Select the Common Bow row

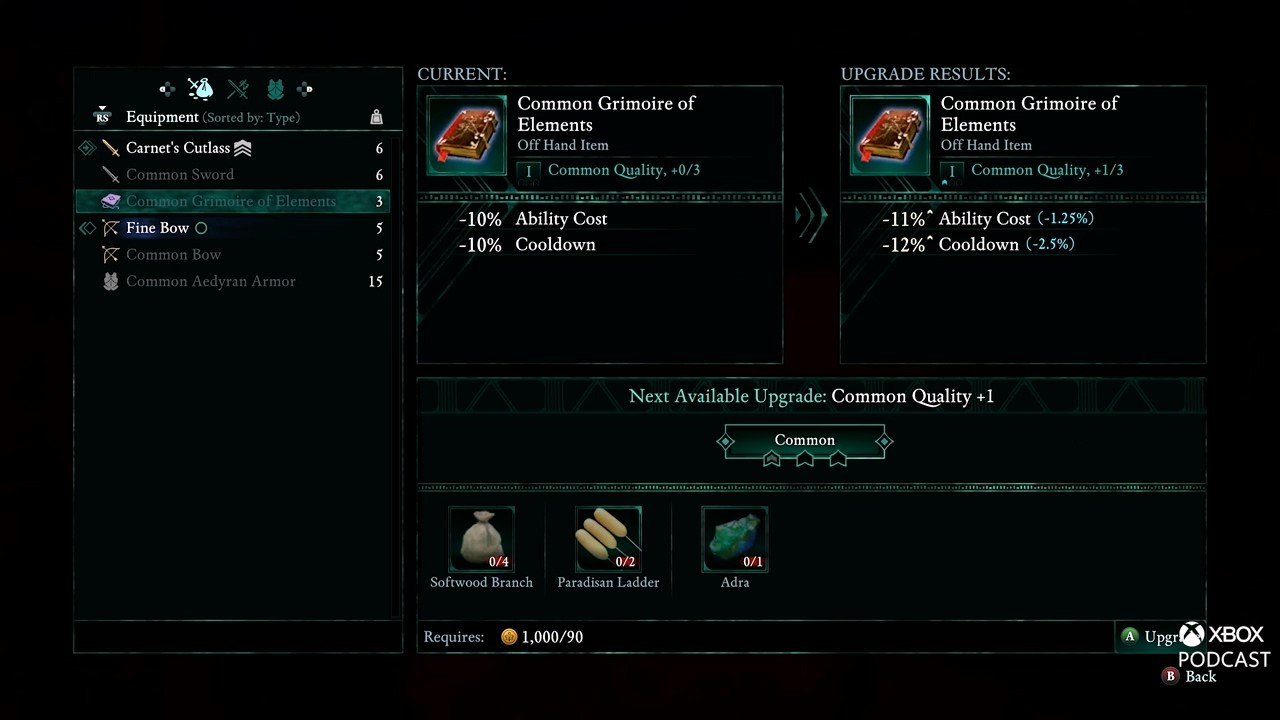173,255
